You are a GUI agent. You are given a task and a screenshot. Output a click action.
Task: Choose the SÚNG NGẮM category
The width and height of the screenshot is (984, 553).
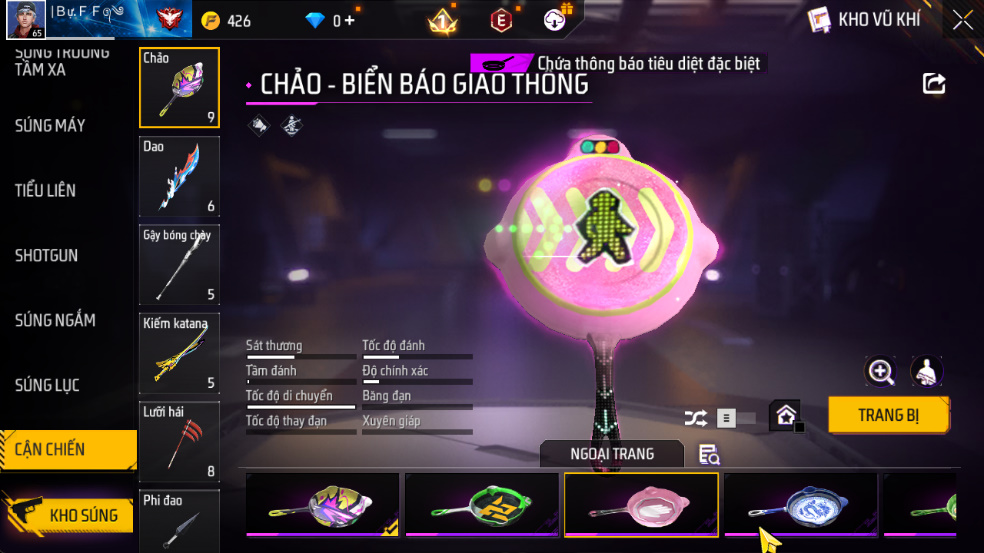(x=55, y=320)
